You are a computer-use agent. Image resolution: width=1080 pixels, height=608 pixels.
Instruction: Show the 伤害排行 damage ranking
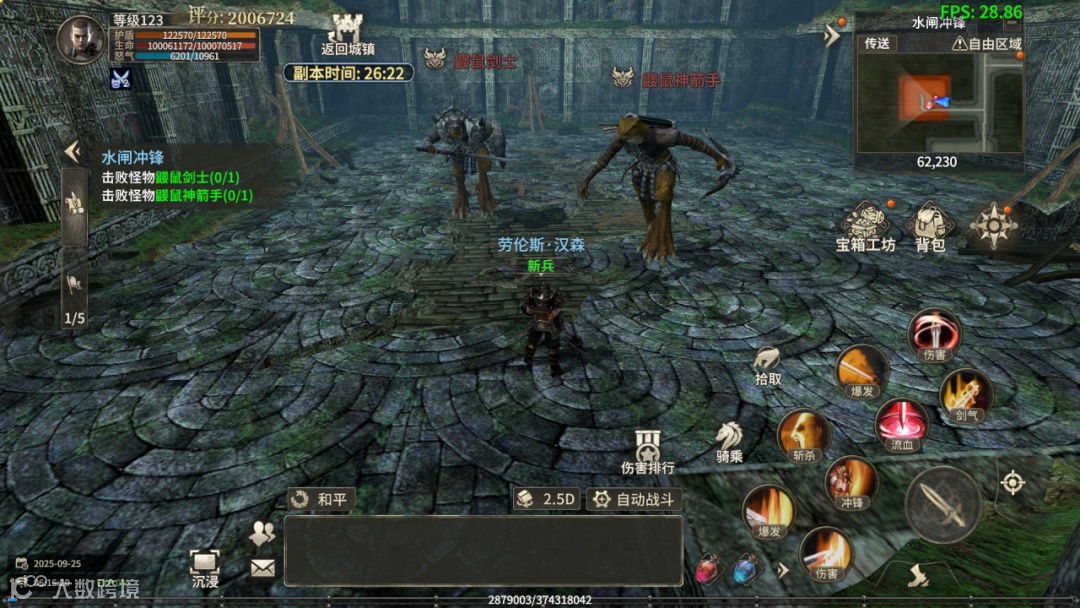(648, 451)
